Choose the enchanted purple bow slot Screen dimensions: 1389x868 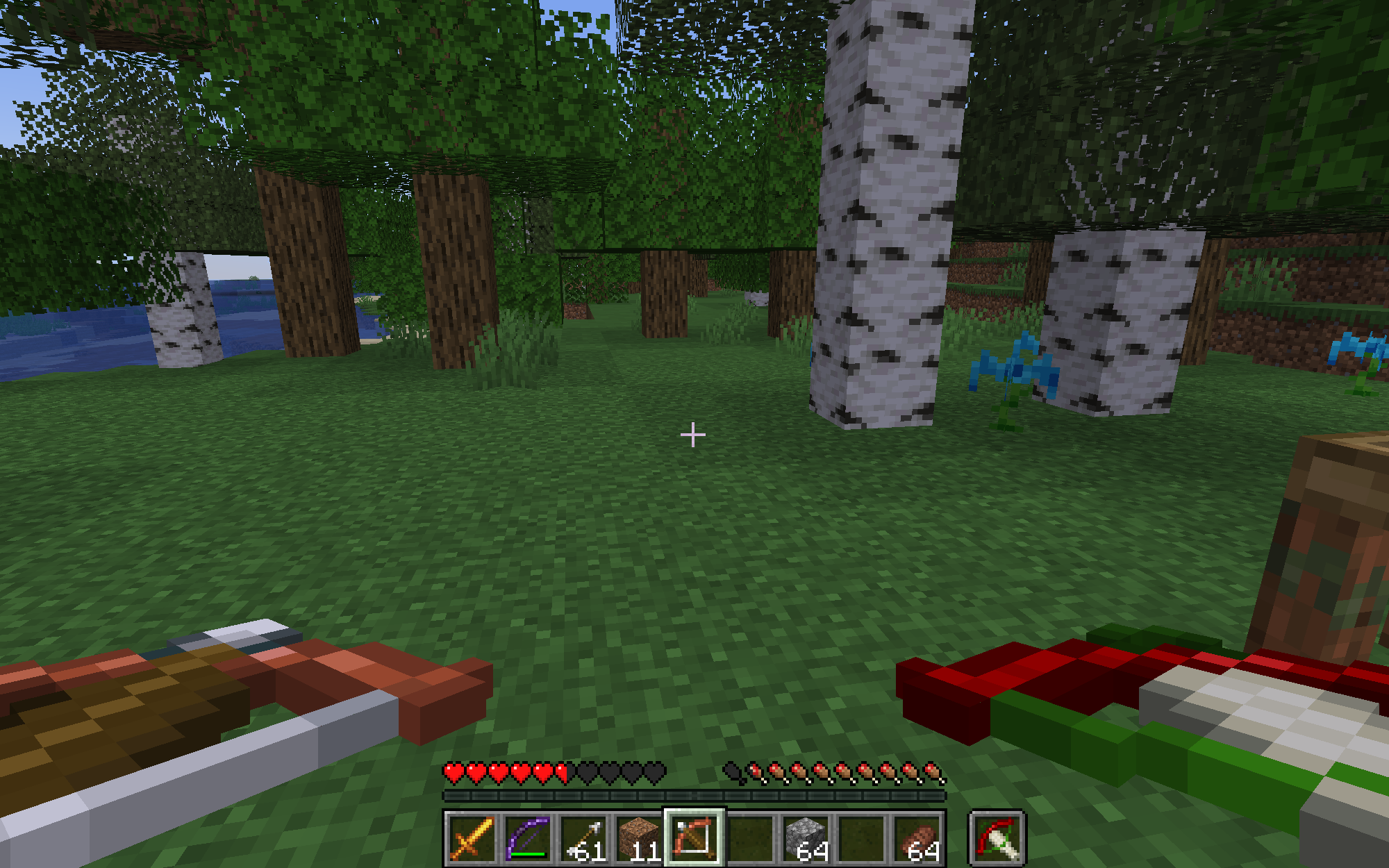coord(527,838)
